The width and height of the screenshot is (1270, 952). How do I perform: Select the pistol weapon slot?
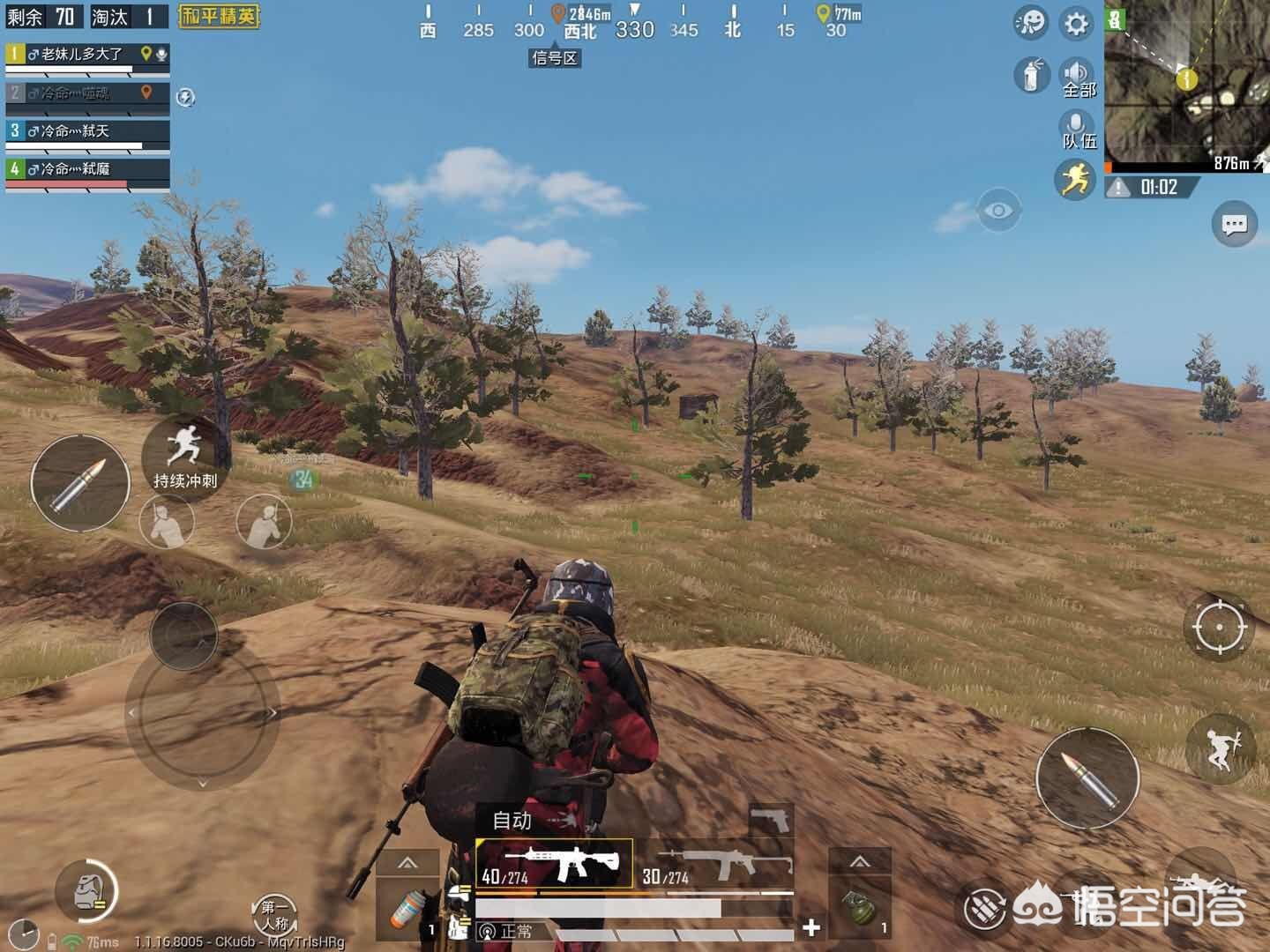pos(771,821)
